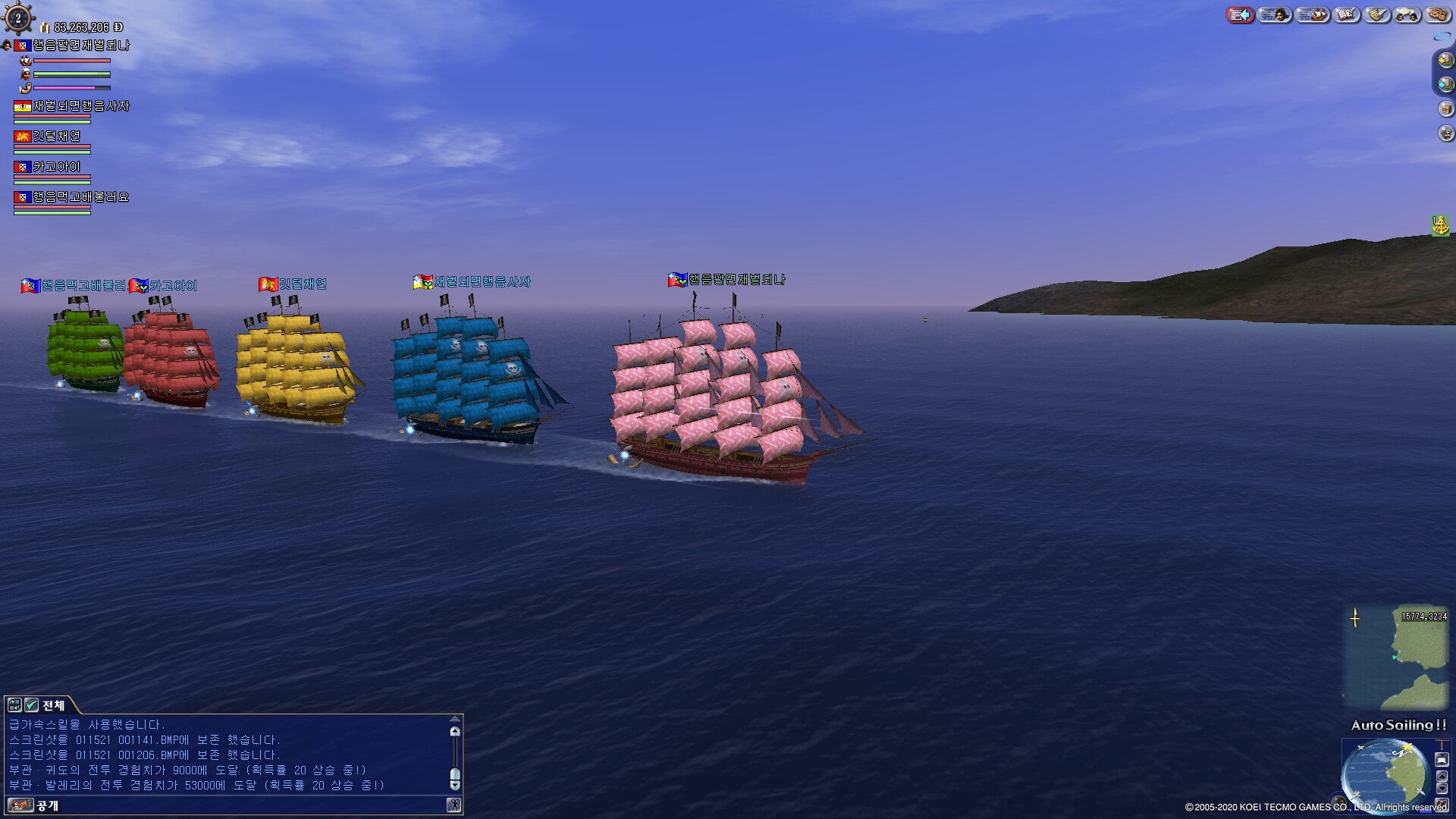This screenshot has width=1456, height=819.
Task: Open the character portrait menu button
Action: coord(1274,14)
